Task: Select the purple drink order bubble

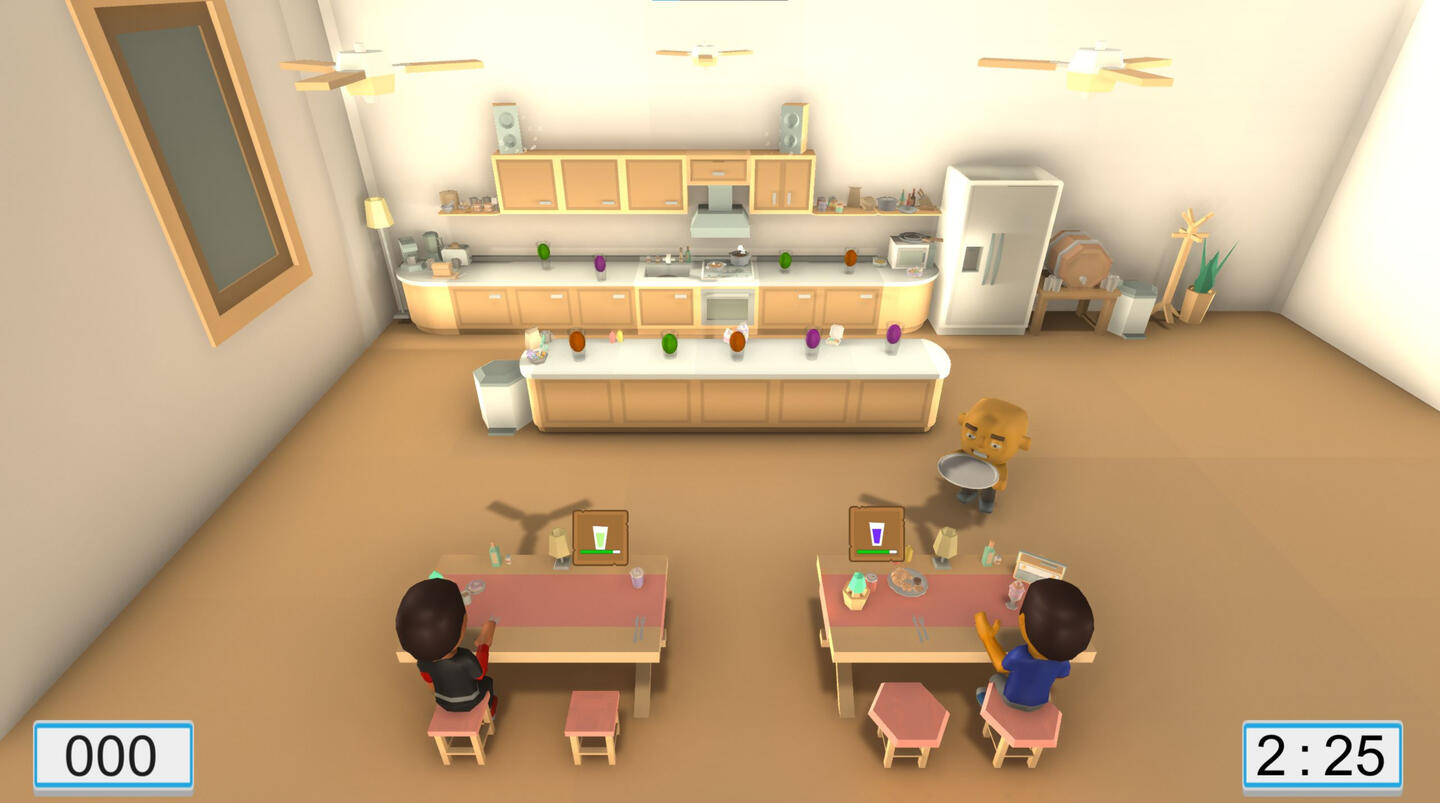Action: coord(876,533)
